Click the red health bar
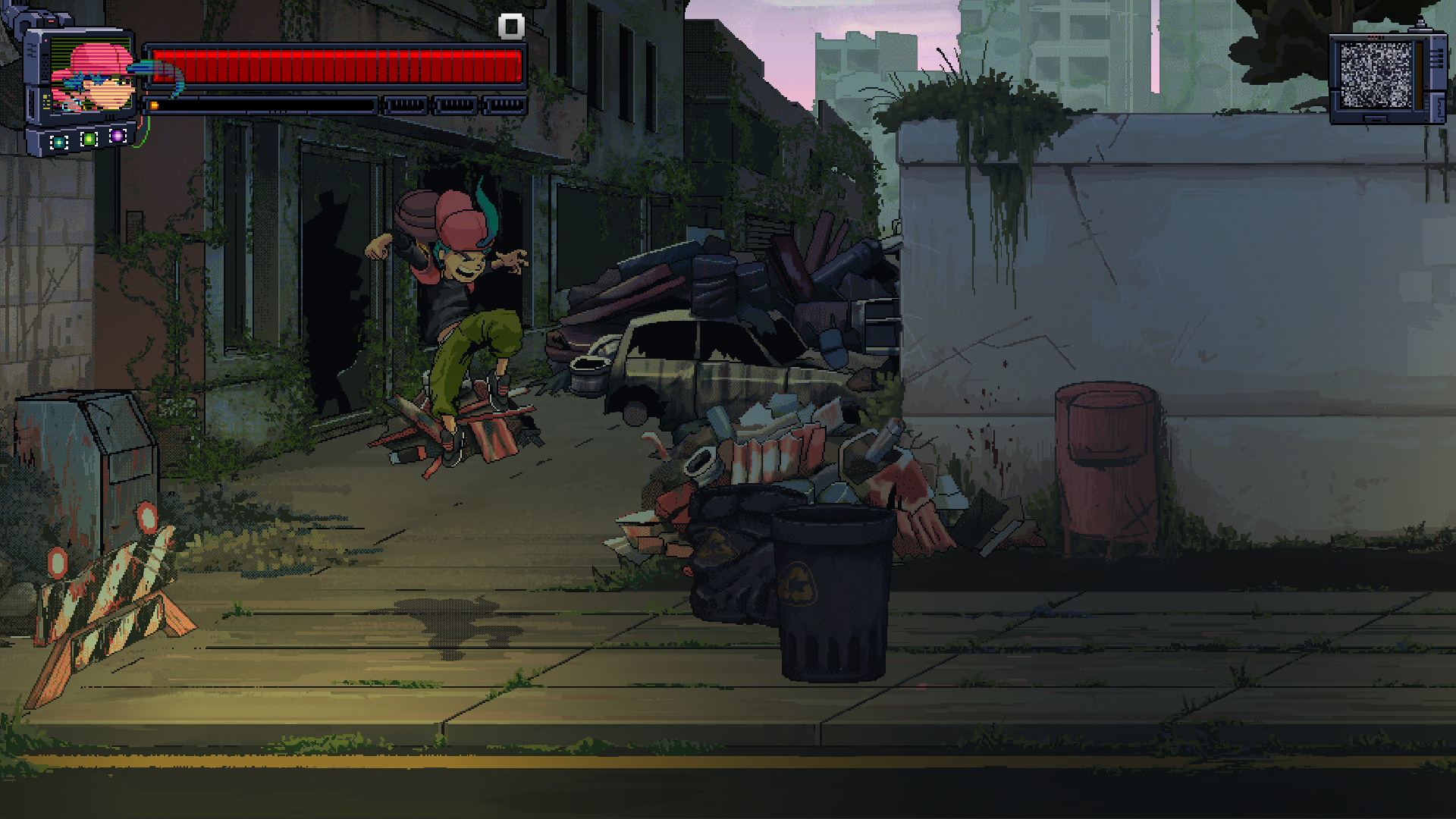Screen dimensions: 1456x819 334,64
